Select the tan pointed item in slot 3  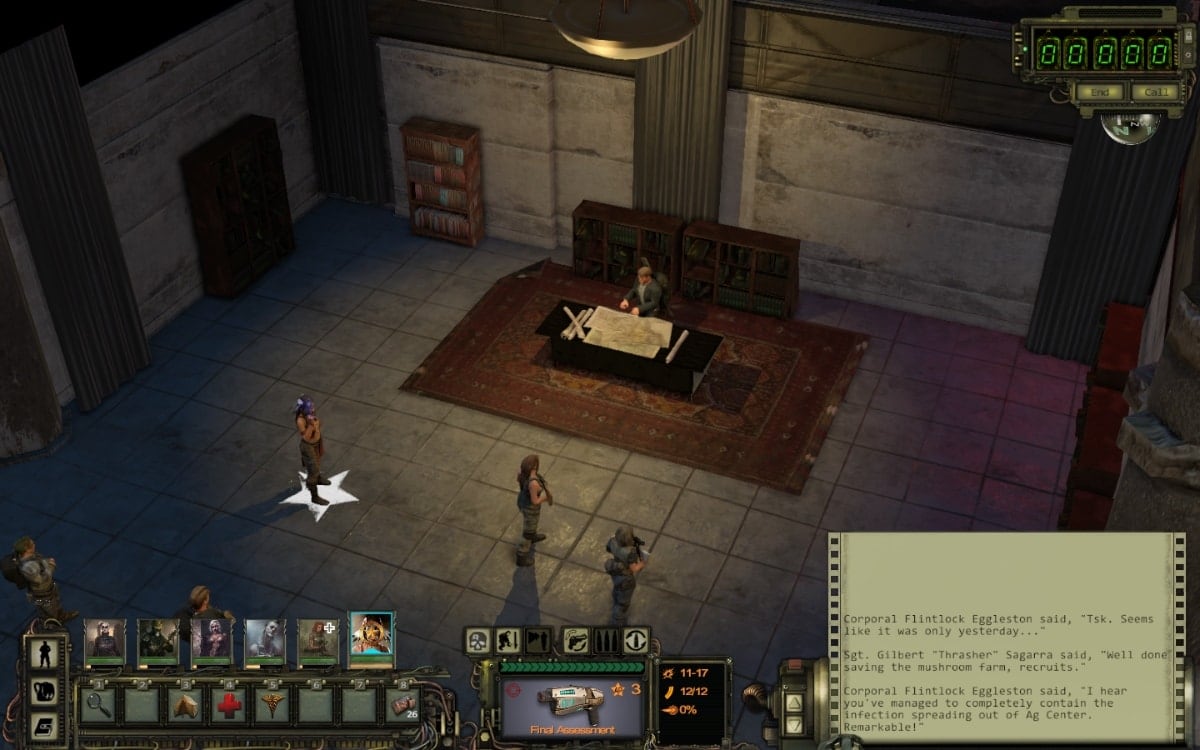(185, 706)
